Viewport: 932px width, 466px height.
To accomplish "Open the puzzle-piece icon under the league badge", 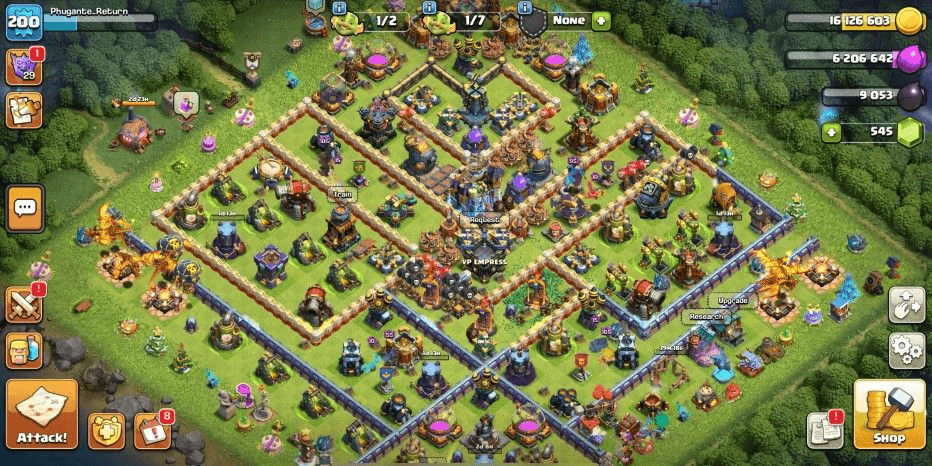I will [24, 110].
